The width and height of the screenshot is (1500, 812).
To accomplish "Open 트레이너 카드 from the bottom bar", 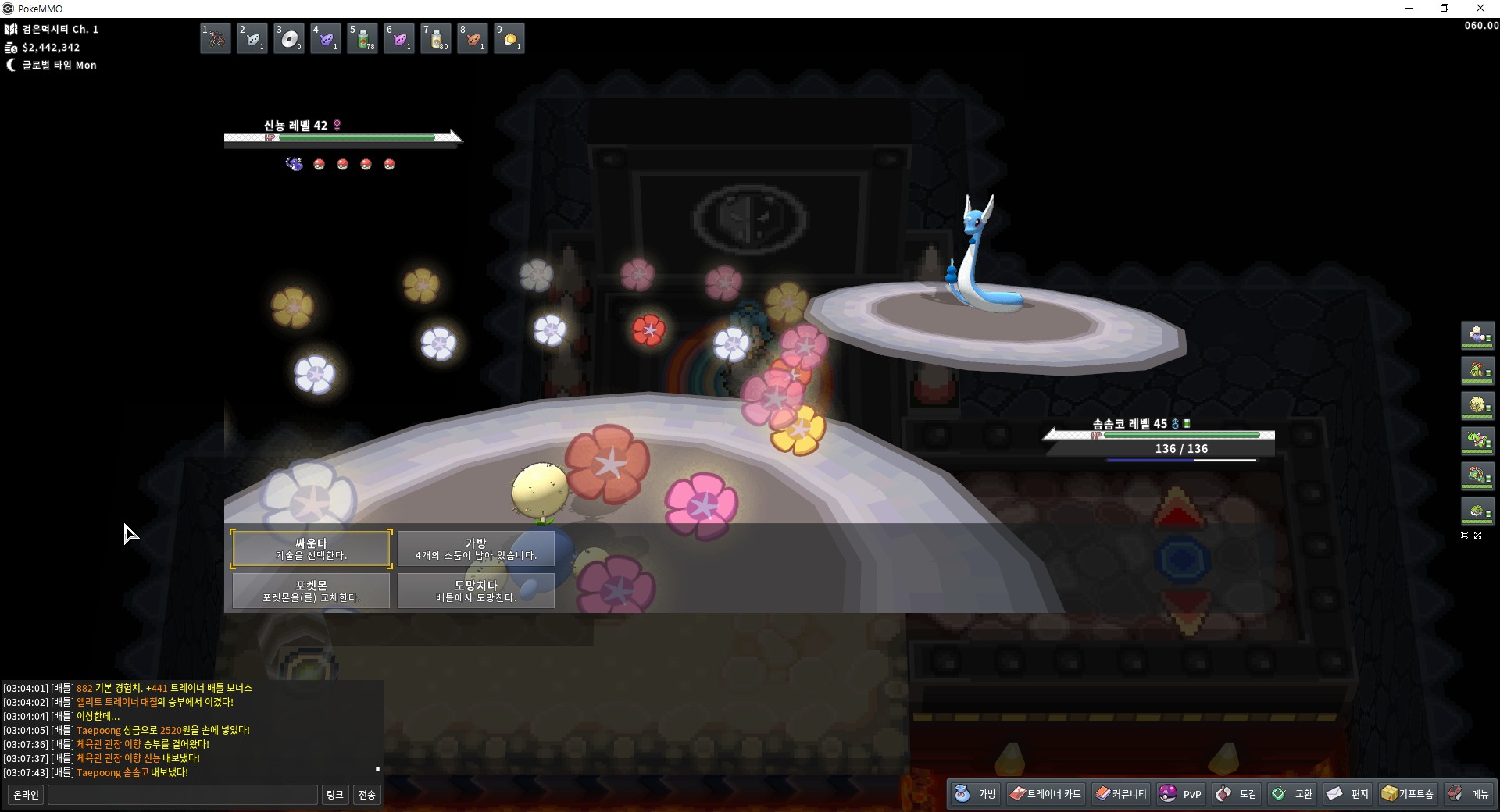I will [x=1045, y=794].
